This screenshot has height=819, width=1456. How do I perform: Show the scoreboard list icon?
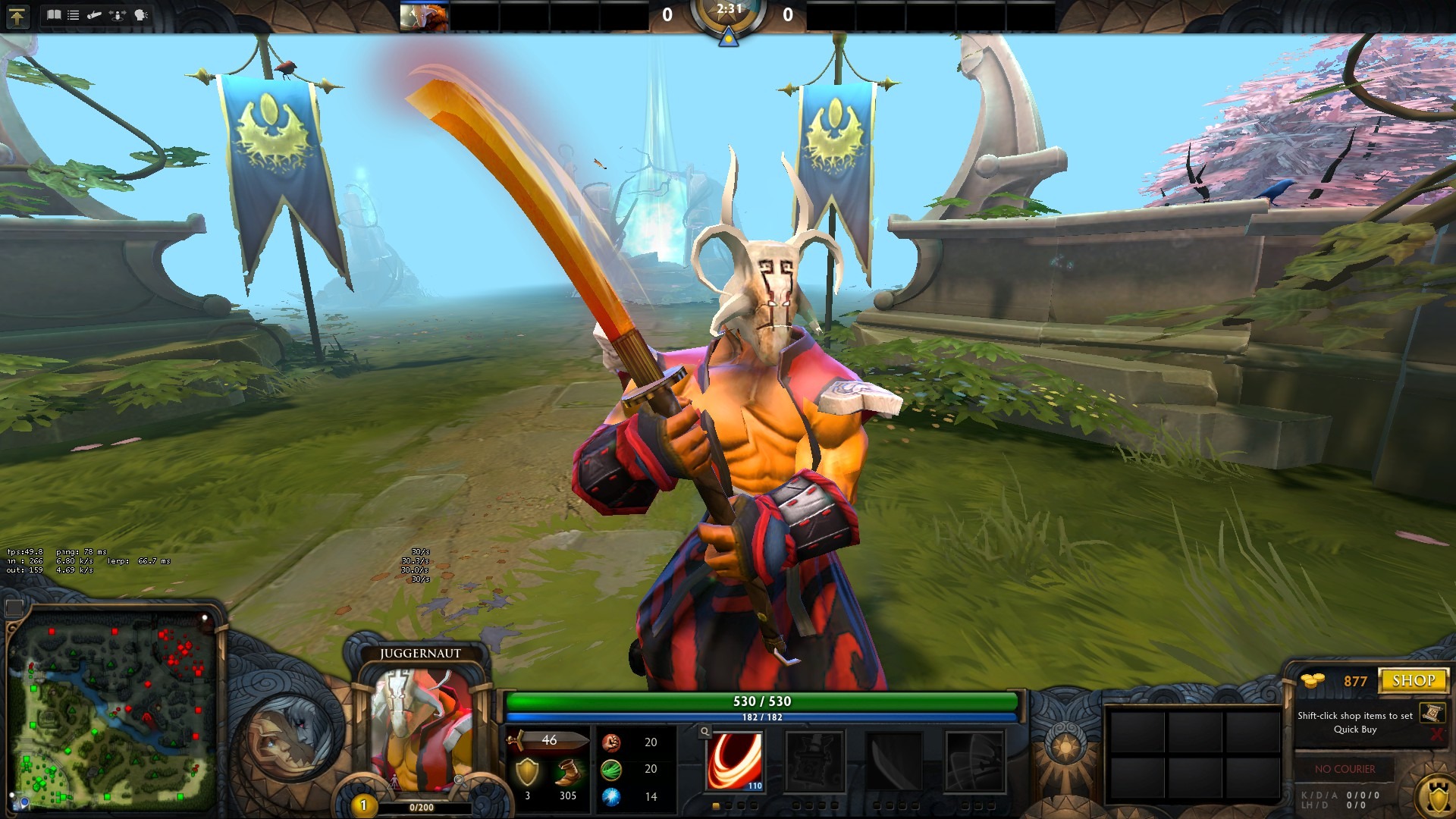coord(74,15)
